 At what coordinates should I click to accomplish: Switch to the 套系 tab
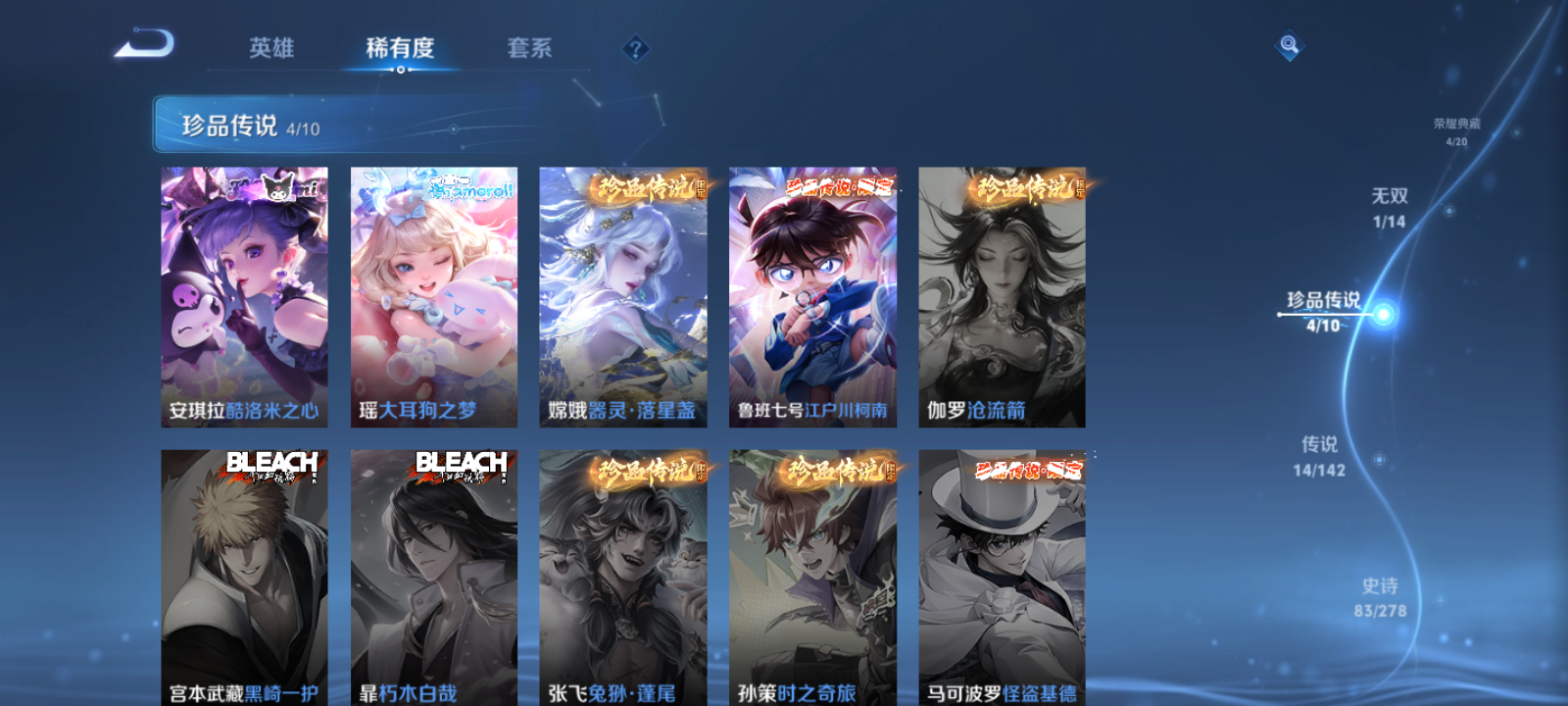click(x=530, y=47)
